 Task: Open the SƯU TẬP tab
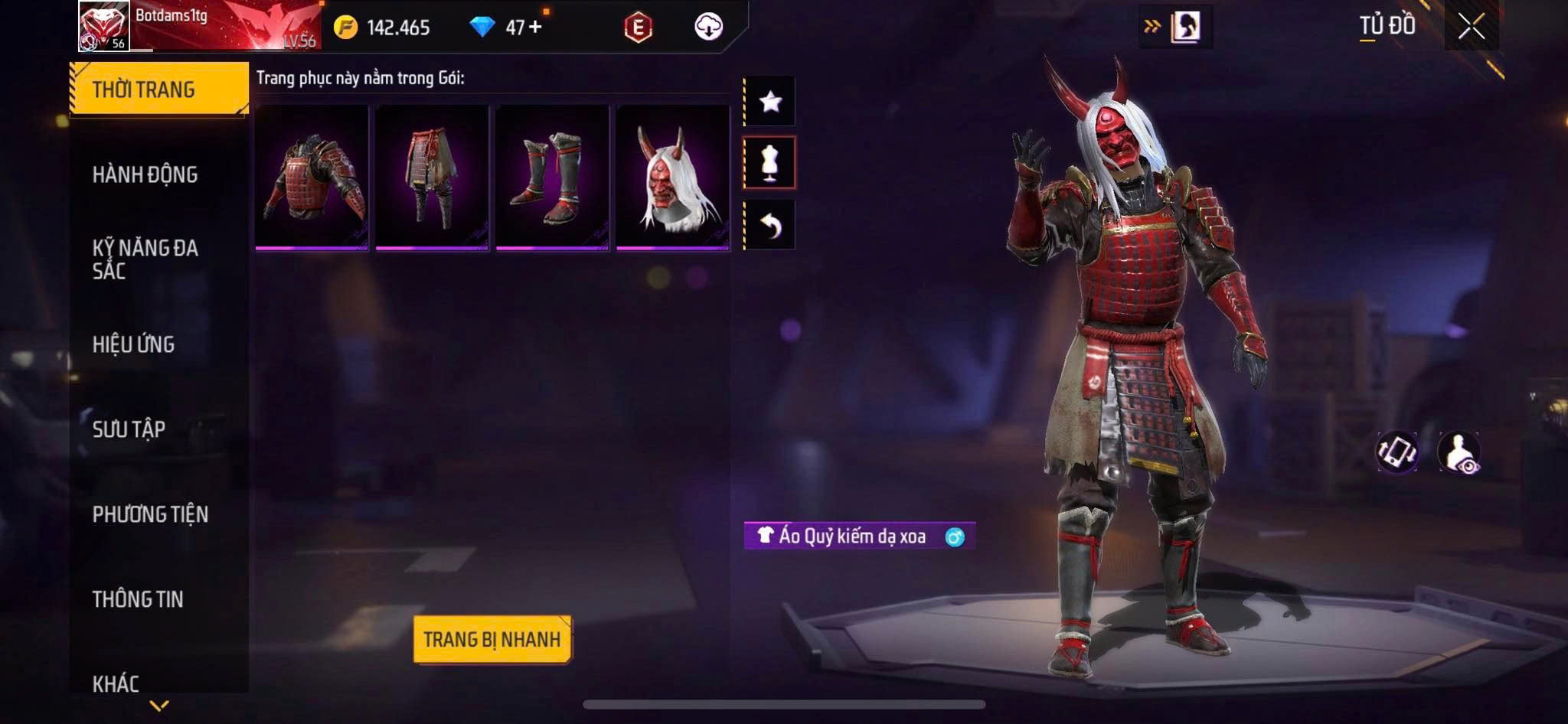click(x=129, y=429)
